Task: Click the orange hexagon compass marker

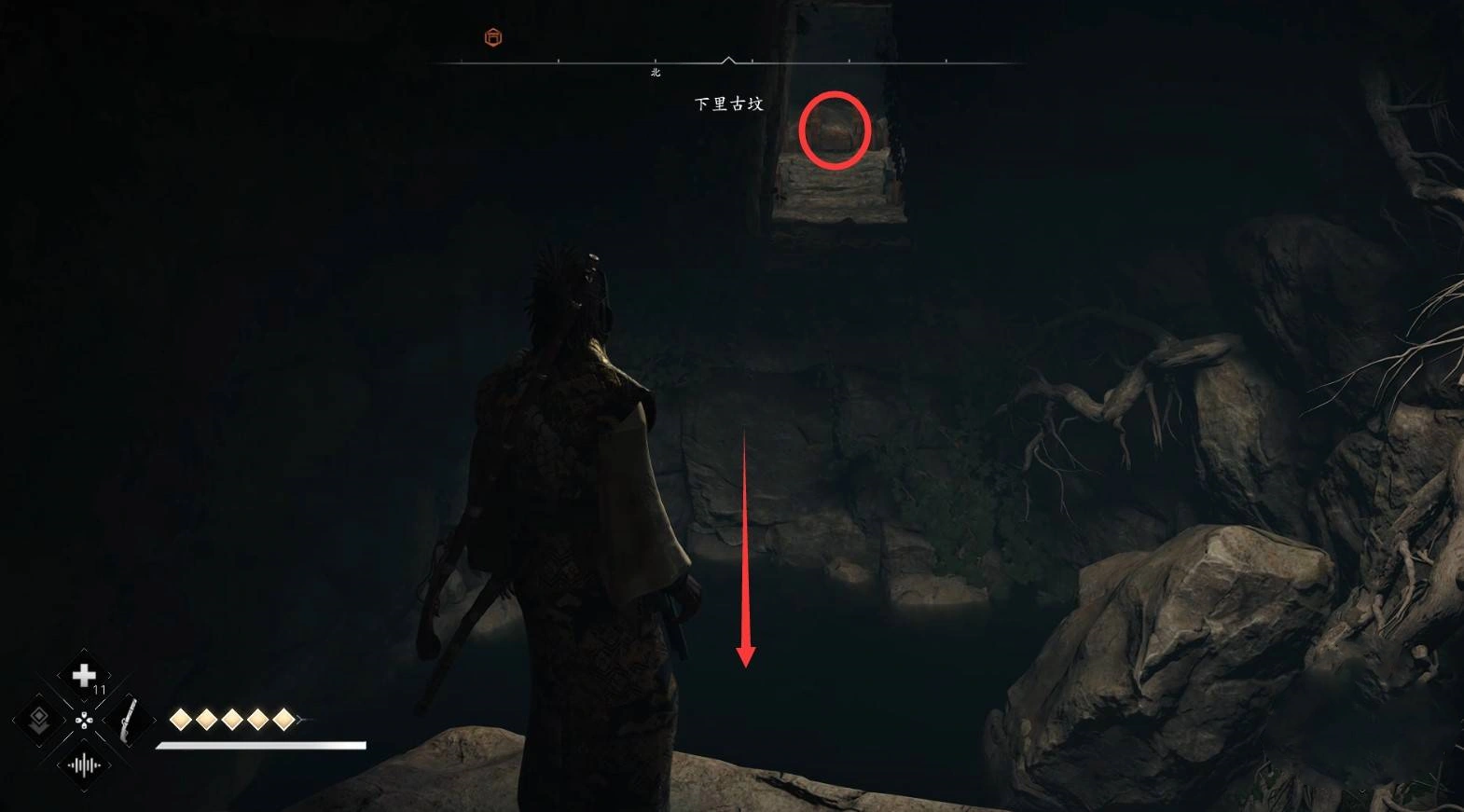Action: pyautogui.click(x=493, y=37)
